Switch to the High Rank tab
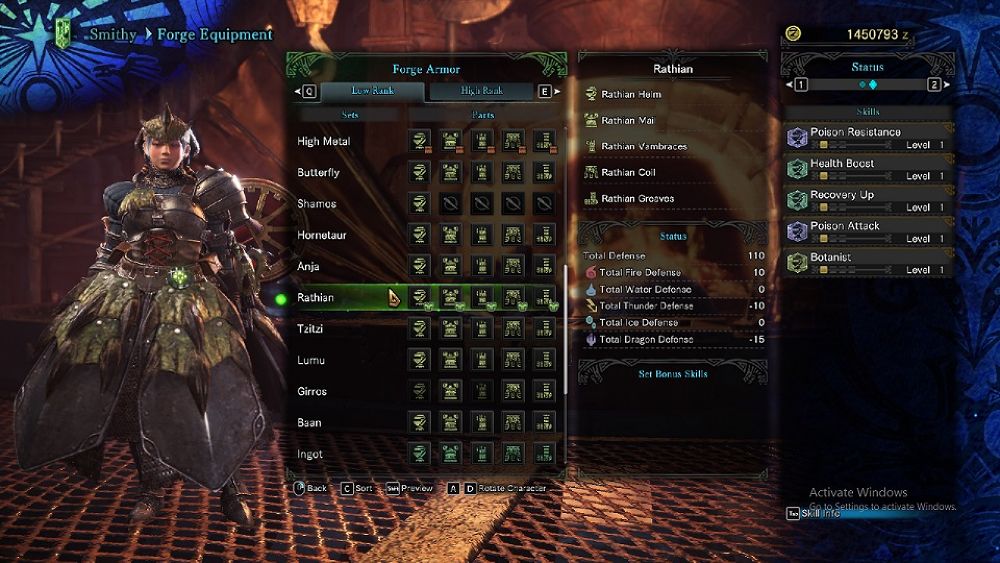The image size is (1000, 563). click(x=482, y=91)
